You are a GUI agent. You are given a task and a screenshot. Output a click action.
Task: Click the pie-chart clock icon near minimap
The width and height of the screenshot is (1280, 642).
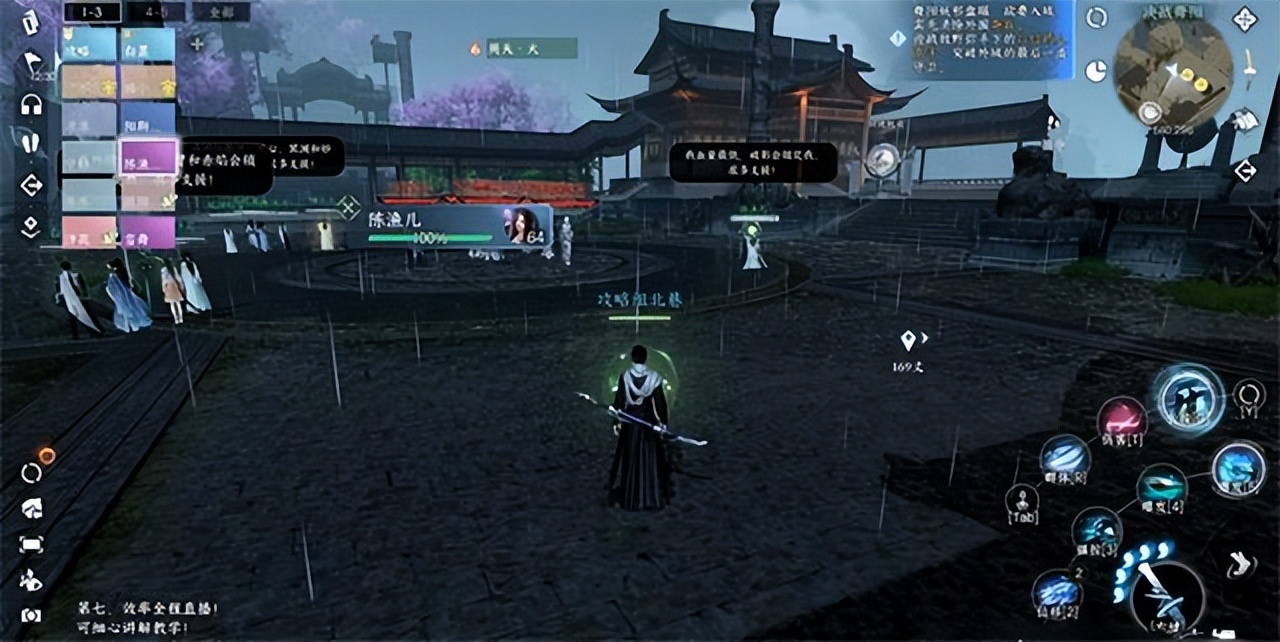[x=1096, y=70]
